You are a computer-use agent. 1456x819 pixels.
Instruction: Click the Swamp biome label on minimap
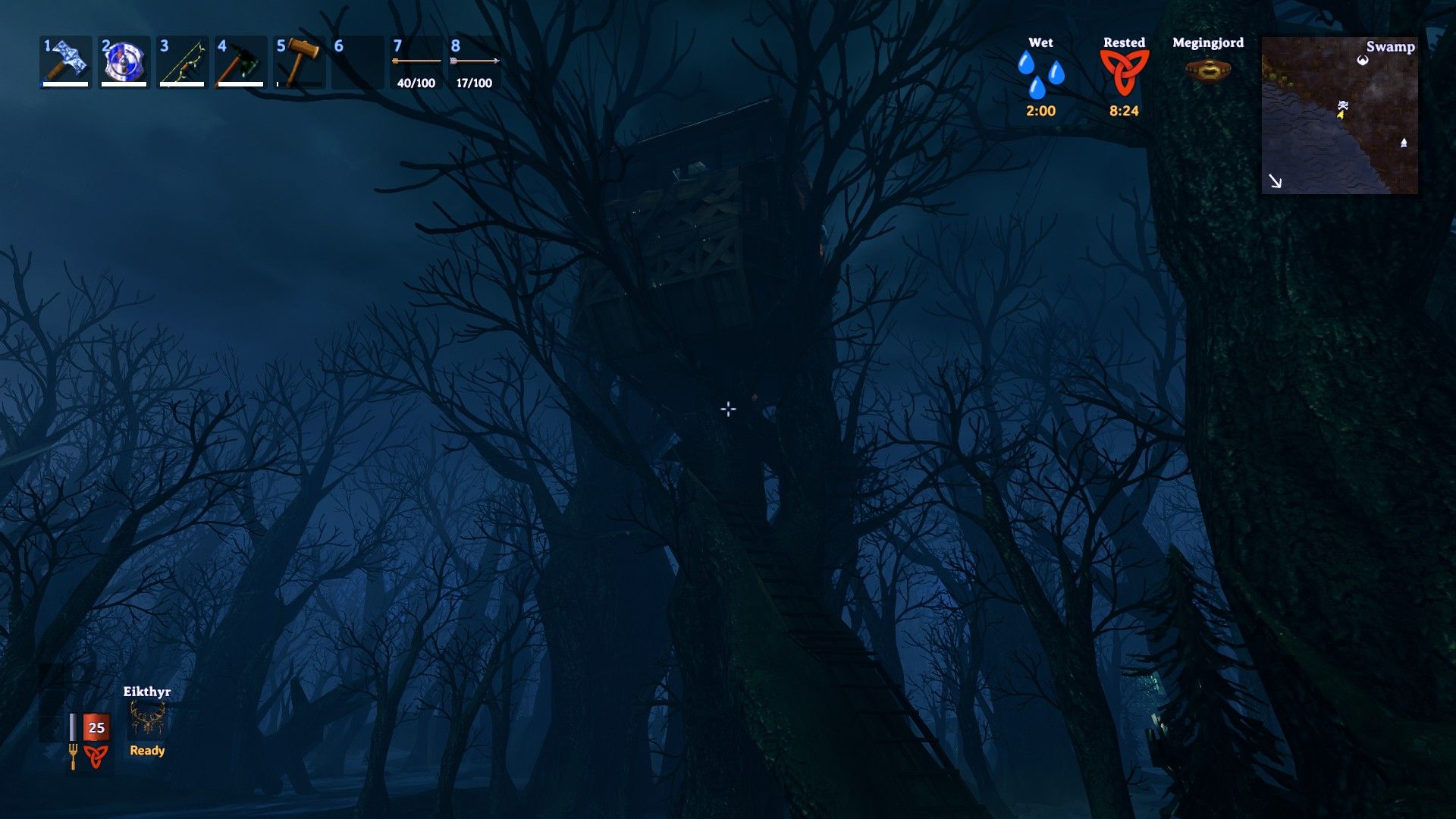pos(1391,47)
